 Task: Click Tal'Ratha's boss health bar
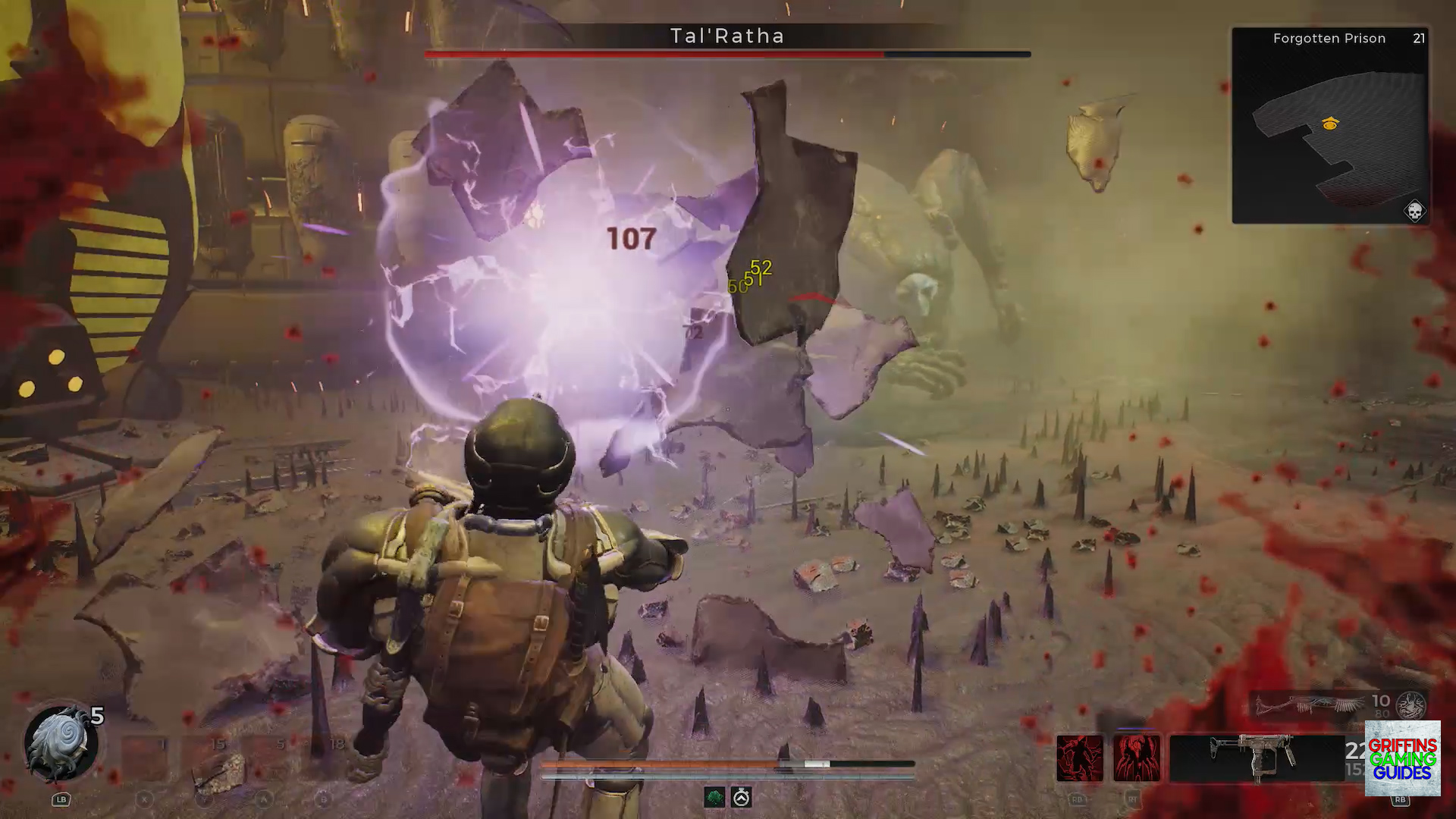coord(728,54)
